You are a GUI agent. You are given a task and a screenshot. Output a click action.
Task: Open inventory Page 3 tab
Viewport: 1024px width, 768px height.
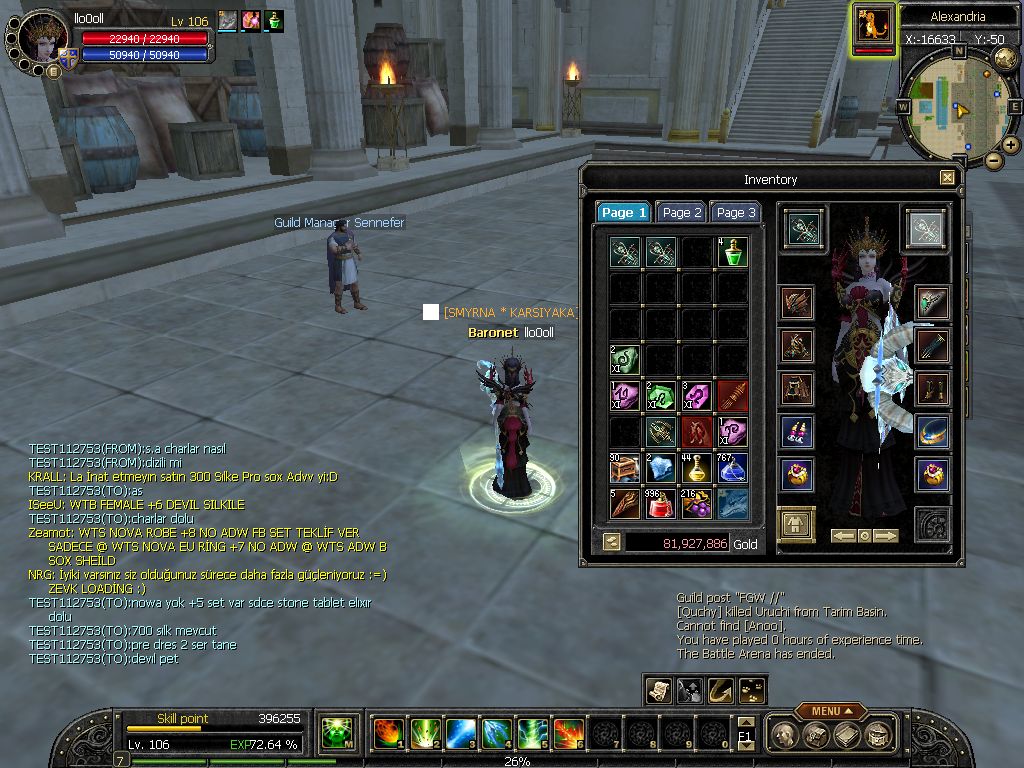(736, 212)
